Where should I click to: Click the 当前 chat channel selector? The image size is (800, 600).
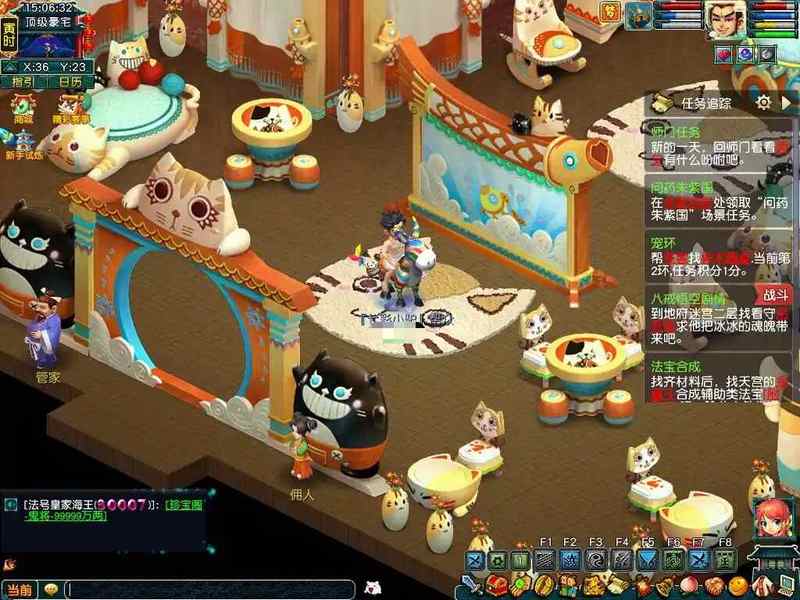pos(19,589)
